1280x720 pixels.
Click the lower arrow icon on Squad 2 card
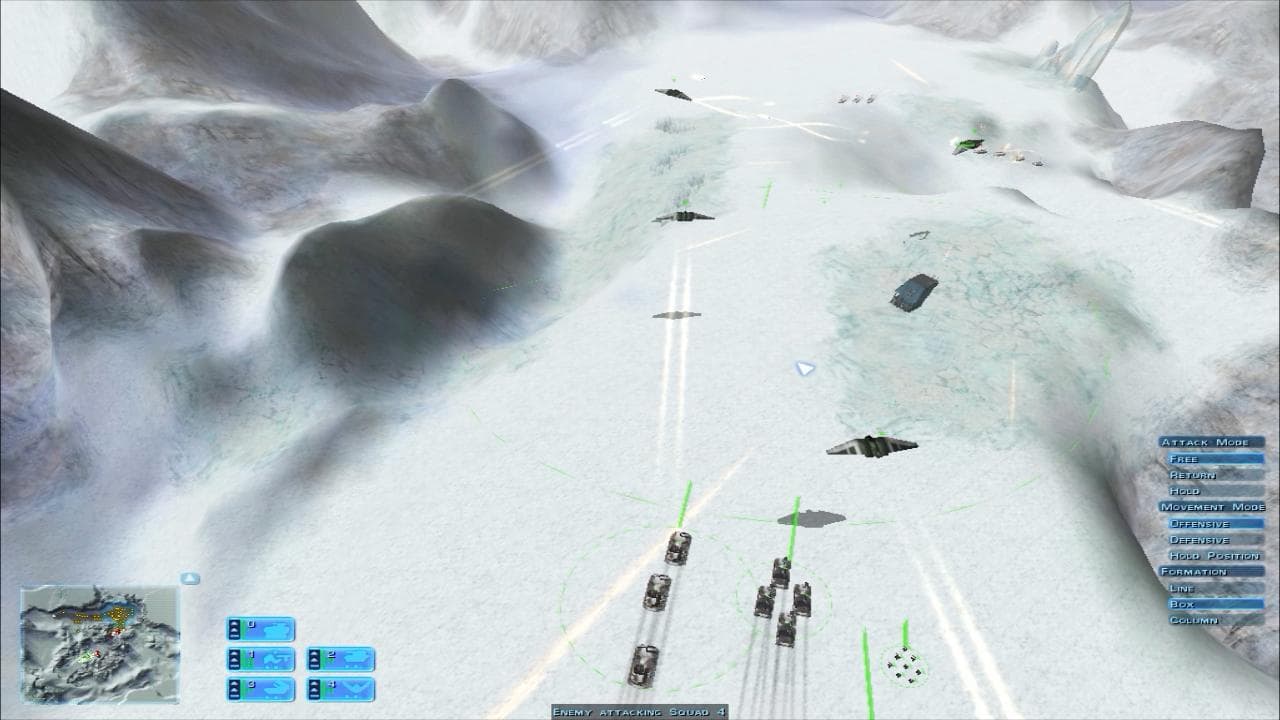tap(315, 661)
